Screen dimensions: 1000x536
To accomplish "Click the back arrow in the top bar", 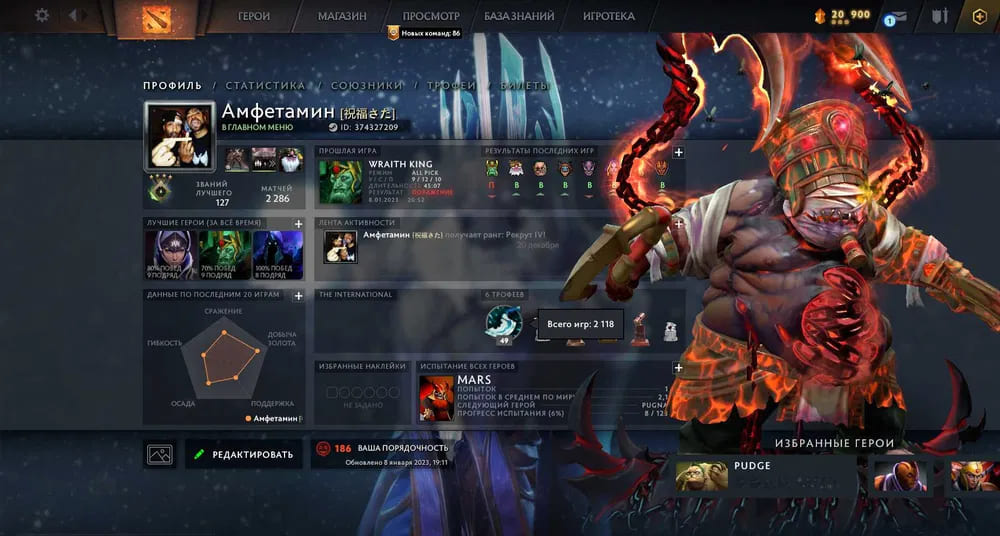I will 77,15.
